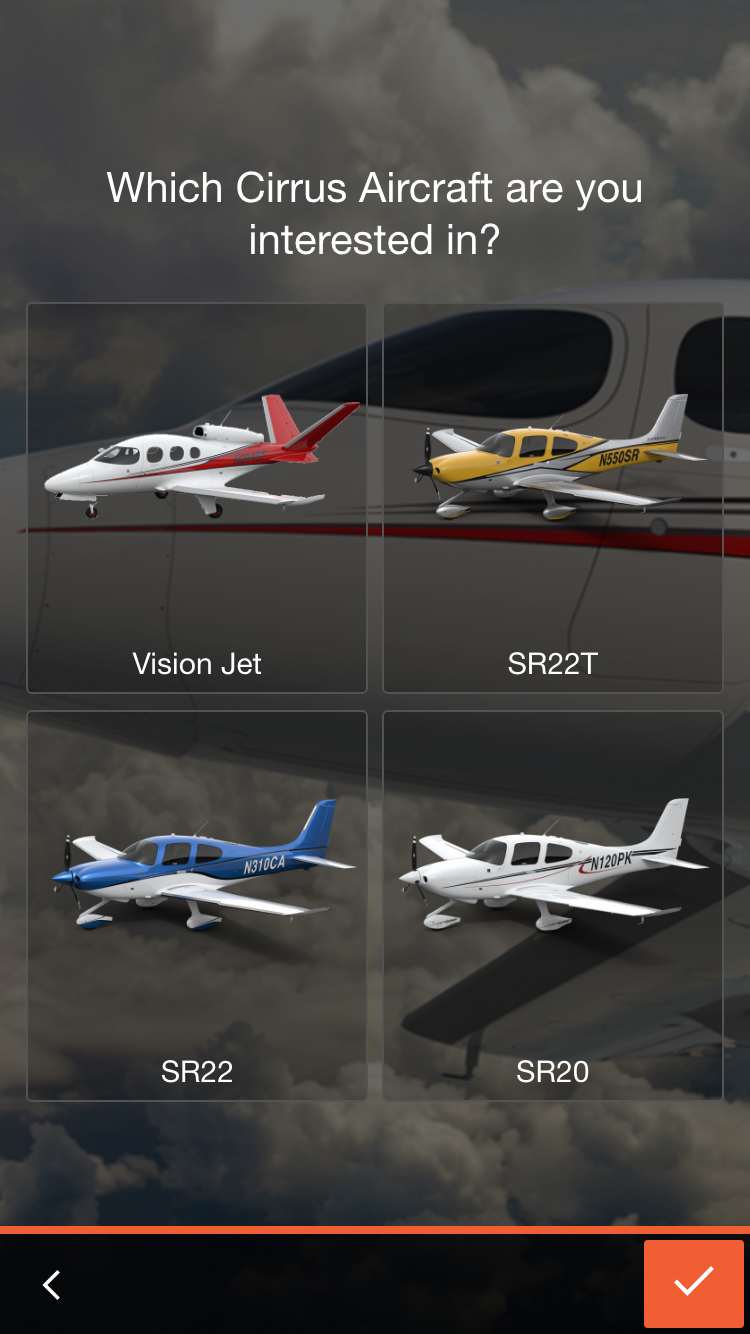Image resolution: width=750 pixels, height=1334 pixels.
Task: Select the Vision Jet aircraft tile
Action: pos(197,498)
